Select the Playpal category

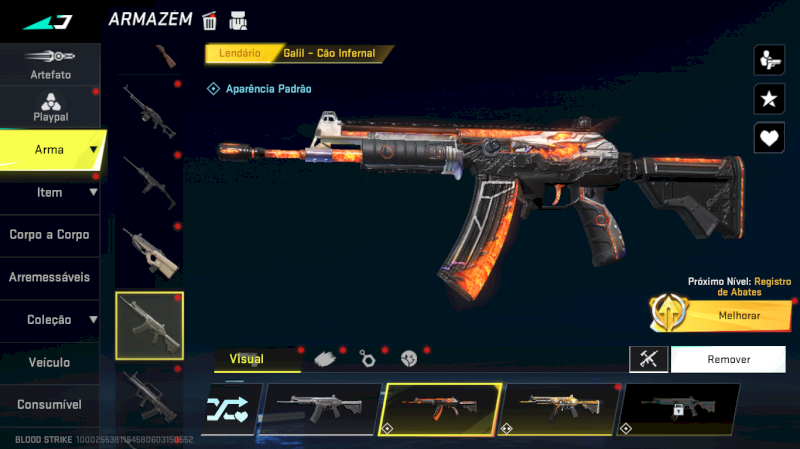[x=50, y=107]
